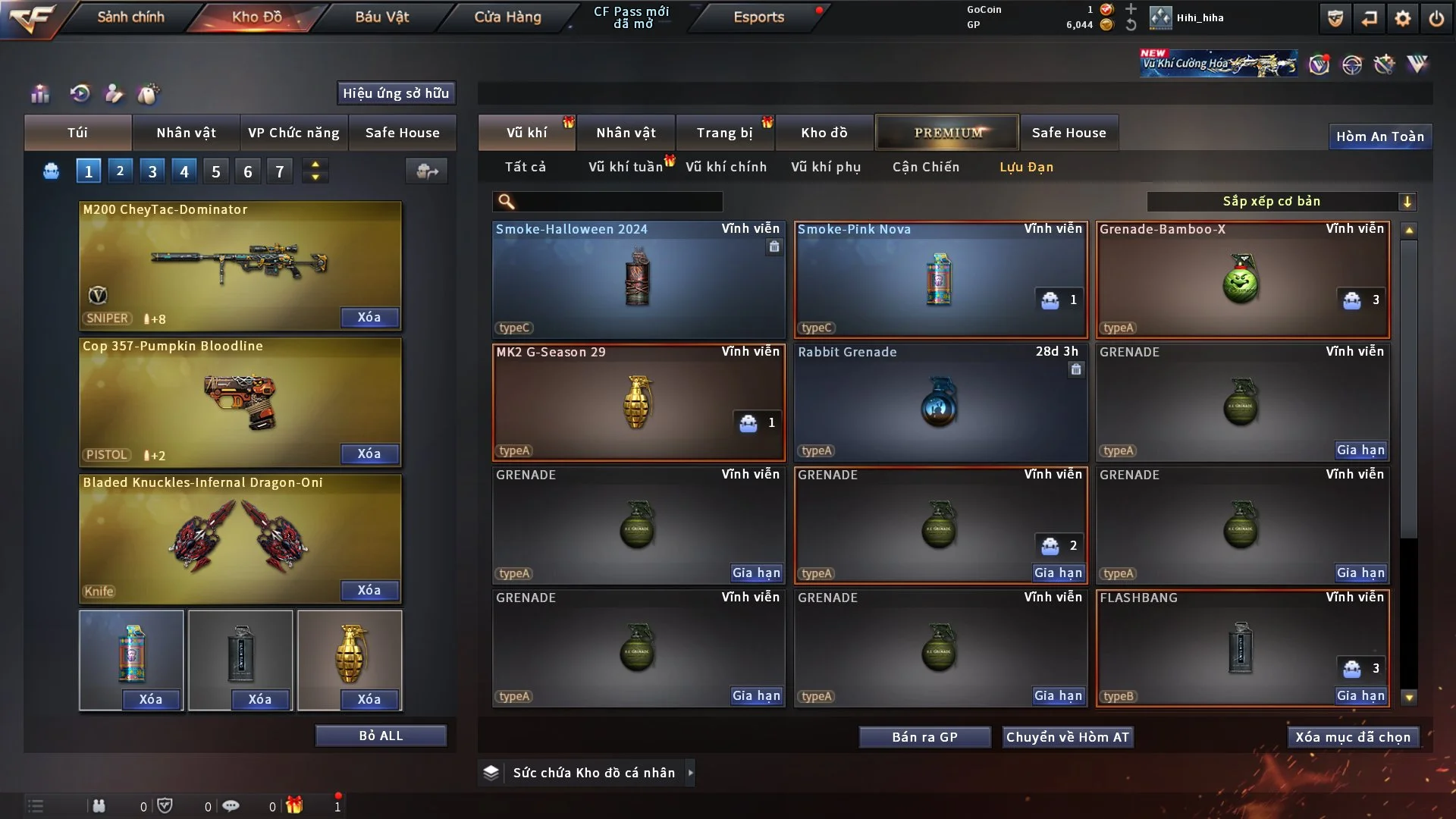Show the Cận Chiến melee category
1456x819 pixels.
tap(926, 167)
